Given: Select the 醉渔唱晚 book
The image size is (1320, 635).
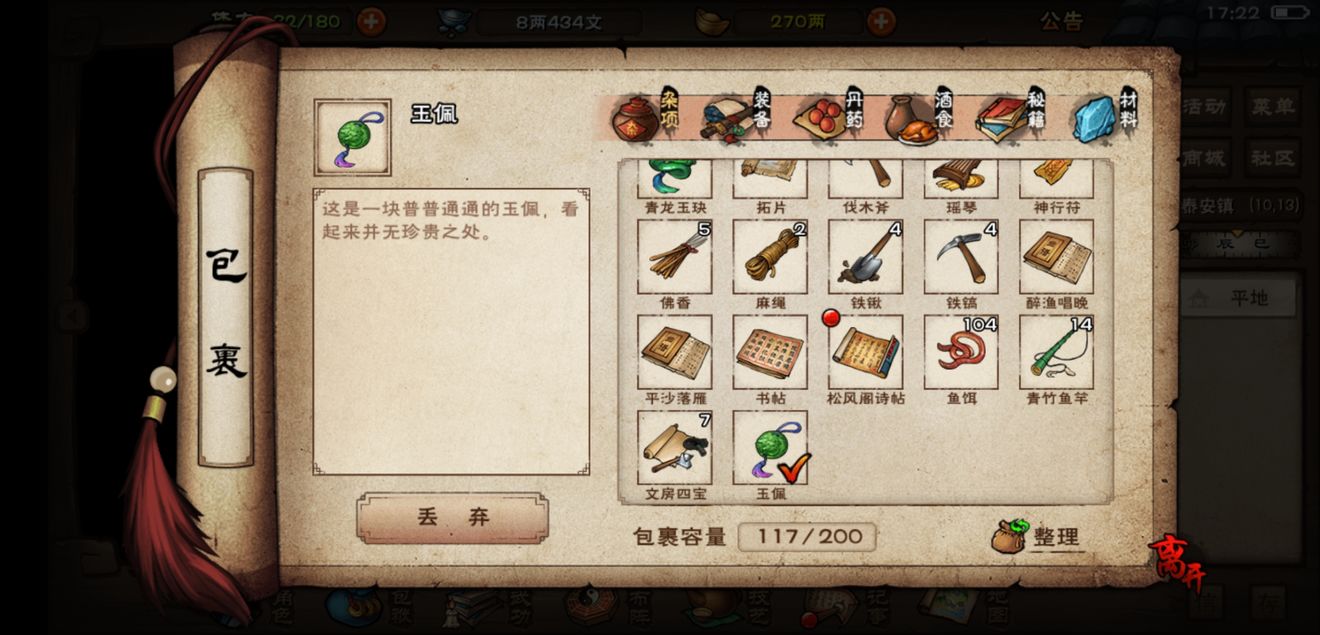Looking at the screenshot, I should (x=1056, y=257).
